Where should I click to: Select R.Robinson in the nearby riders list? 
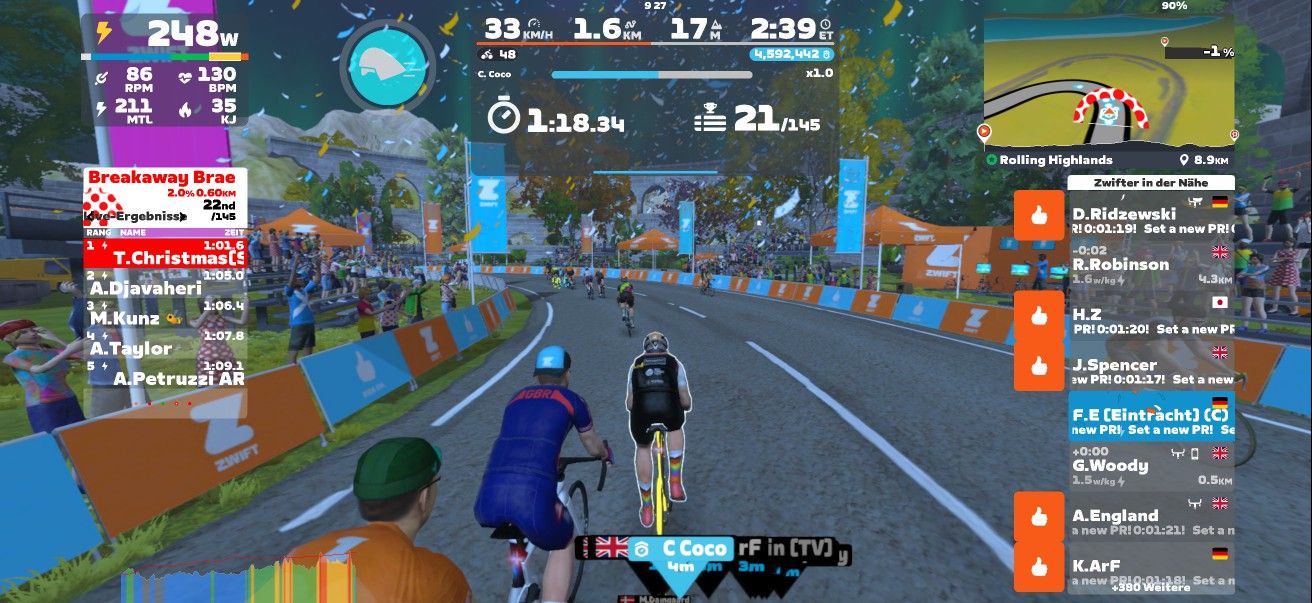(1150, 265)
